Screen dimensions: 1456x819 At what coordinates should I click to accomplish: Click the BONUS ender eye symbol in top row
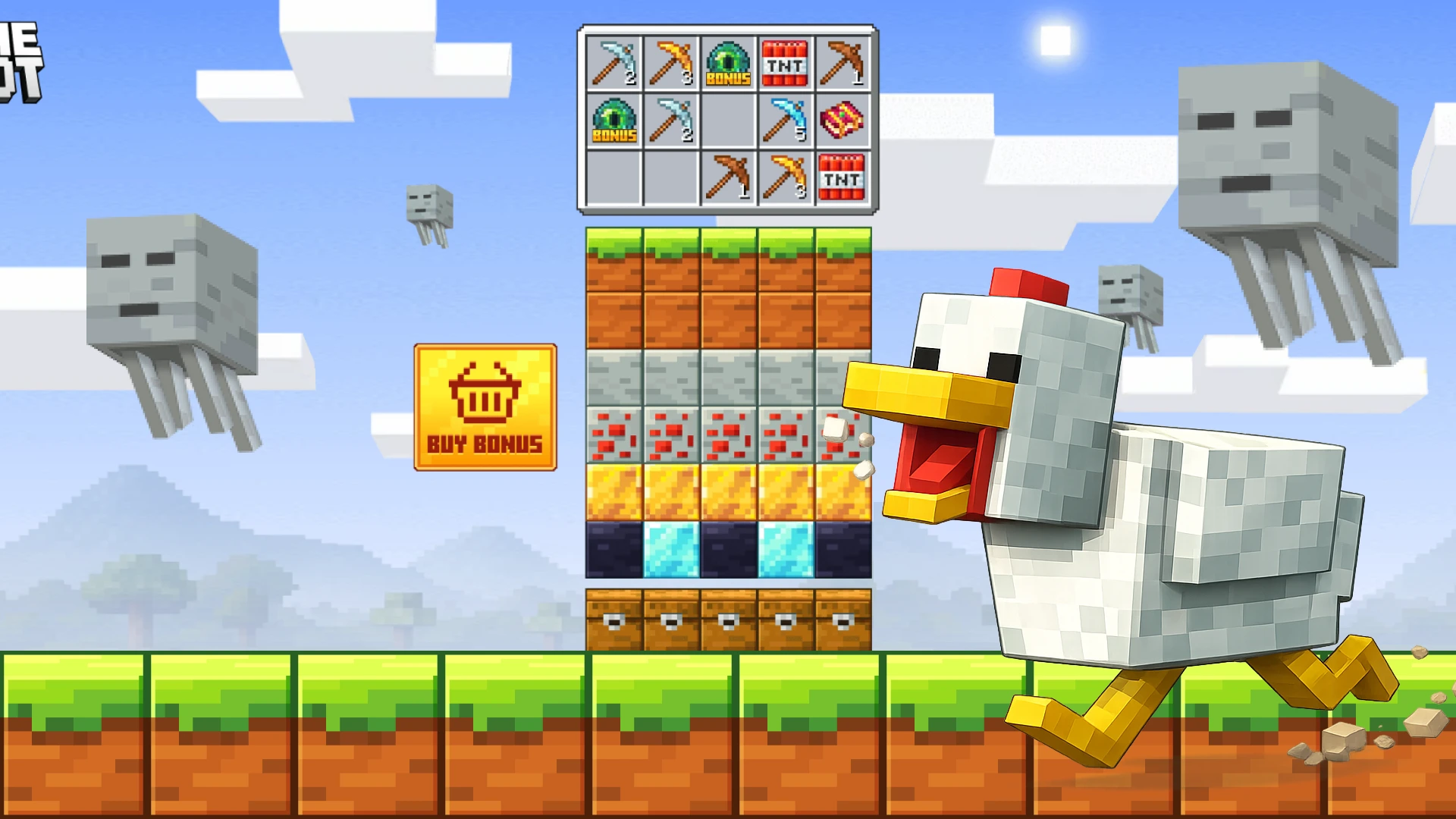[730, 64]
